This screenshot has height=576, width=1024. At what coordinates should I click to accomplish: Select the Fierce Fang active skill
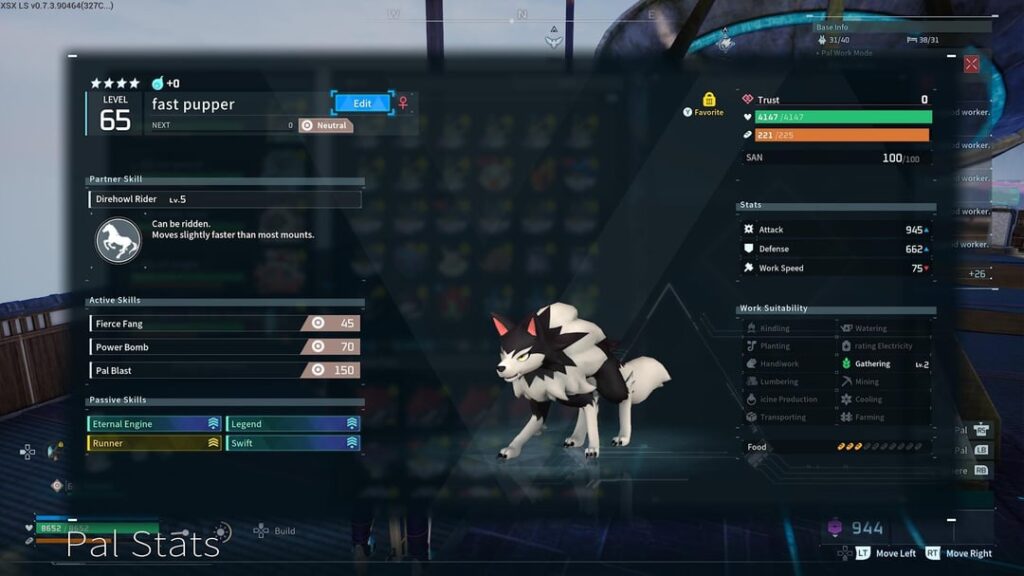point(224,323)
